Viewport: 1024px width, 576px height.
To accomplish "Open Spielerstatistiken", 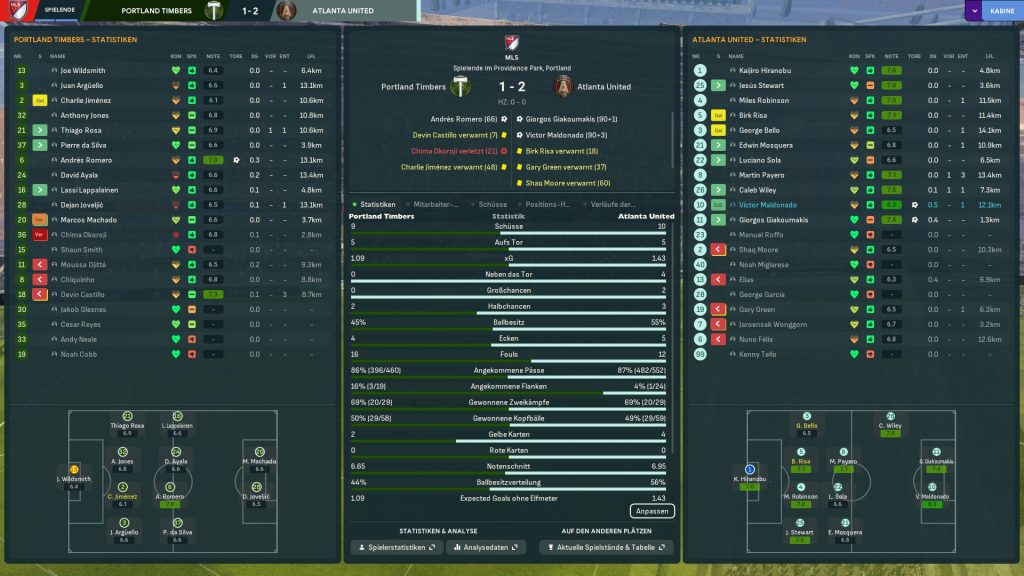I will coord(395,548).
